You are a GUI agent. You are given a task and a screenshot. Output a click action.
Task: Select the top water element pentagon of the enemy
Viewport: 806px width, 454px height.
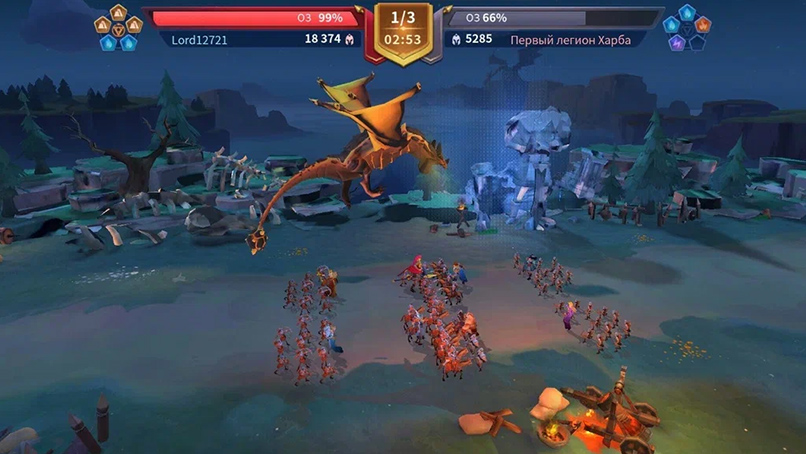(x=686, y=11)
